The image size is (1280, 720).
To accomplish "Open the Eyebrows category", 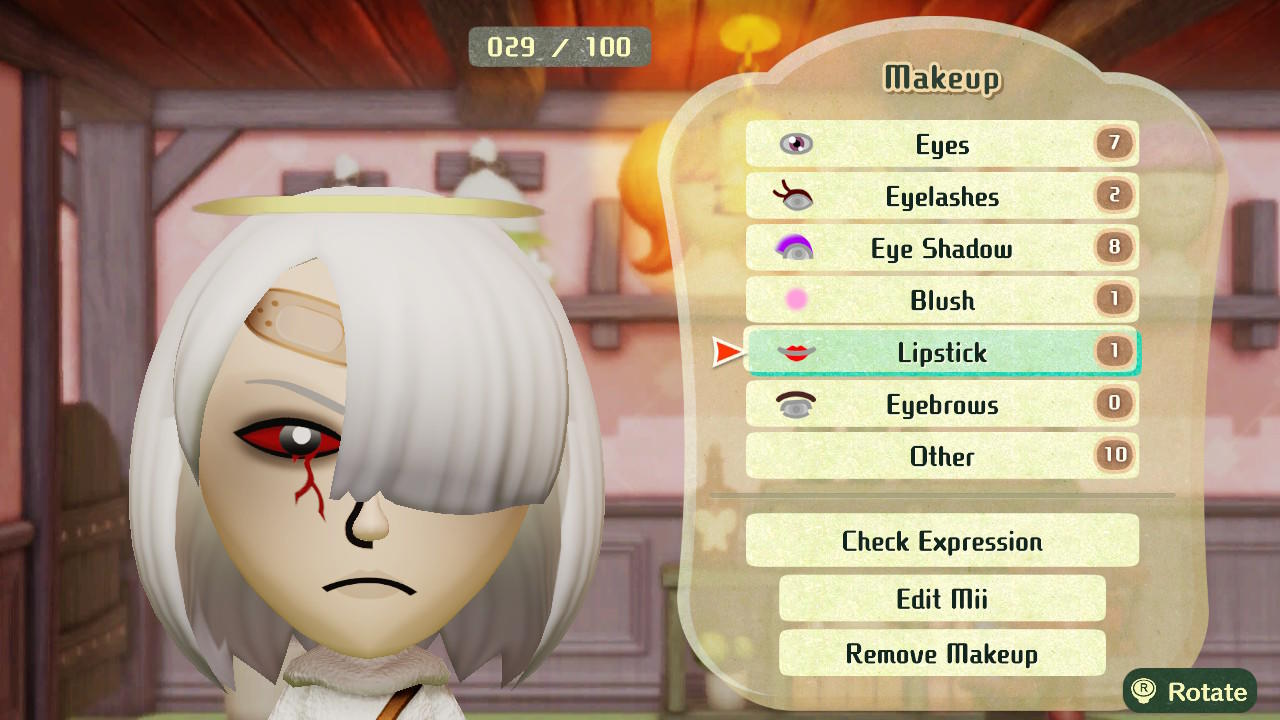I will coord(940,404).
